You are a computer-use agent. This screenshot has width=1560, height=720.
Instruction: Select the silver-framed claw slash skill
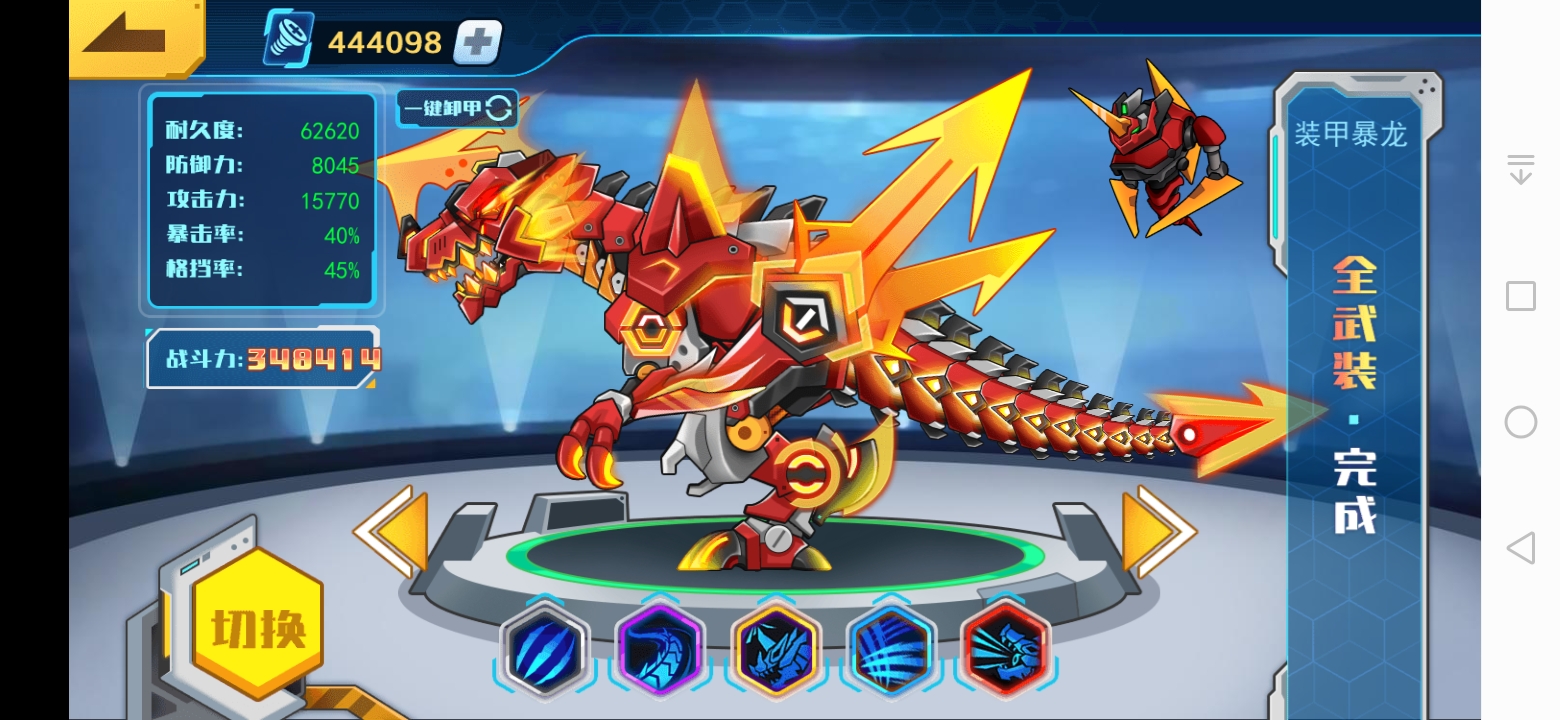[x=545, y=651]
